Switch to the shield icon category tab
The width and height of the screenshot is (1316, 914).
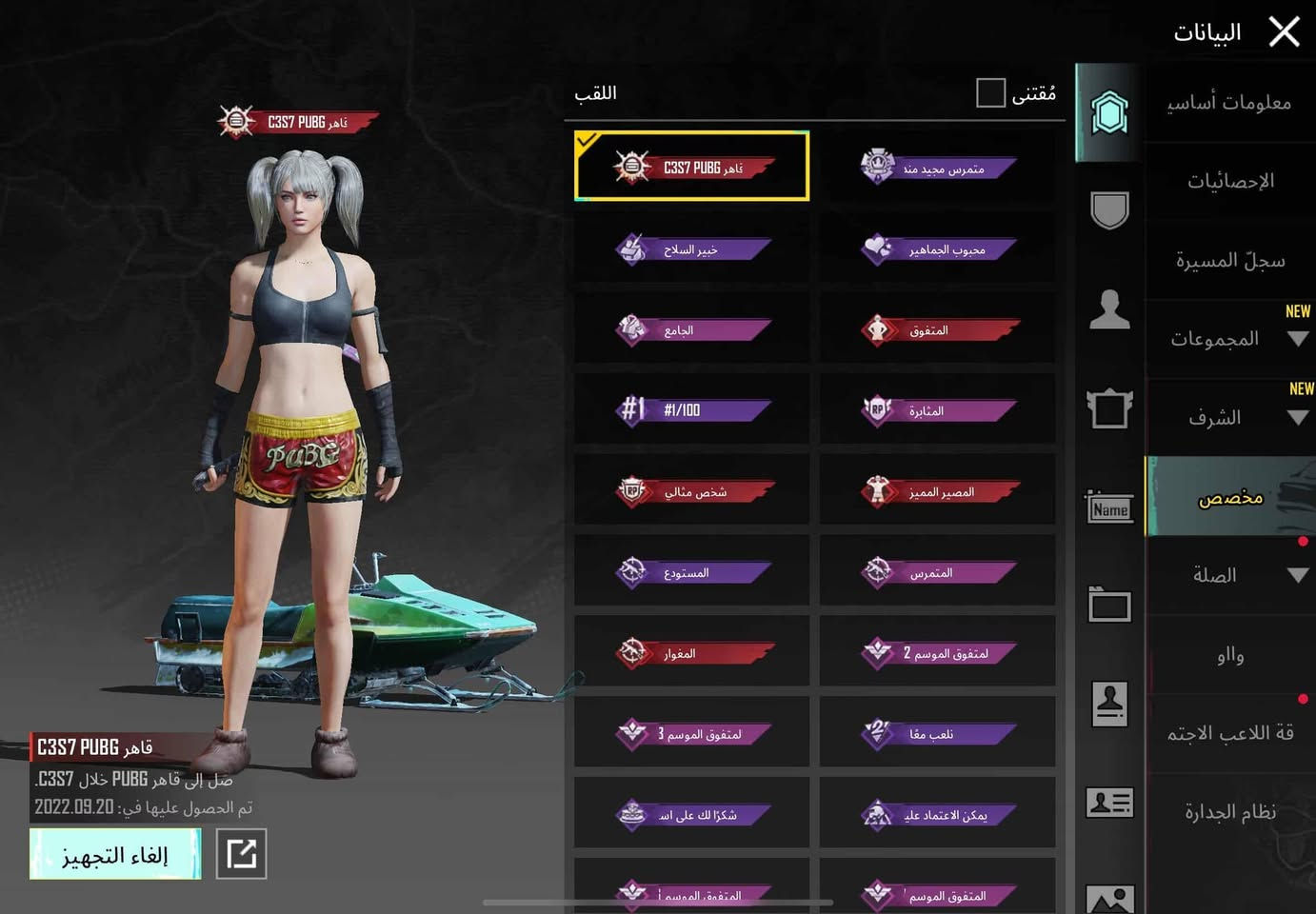pos(1109,210)
